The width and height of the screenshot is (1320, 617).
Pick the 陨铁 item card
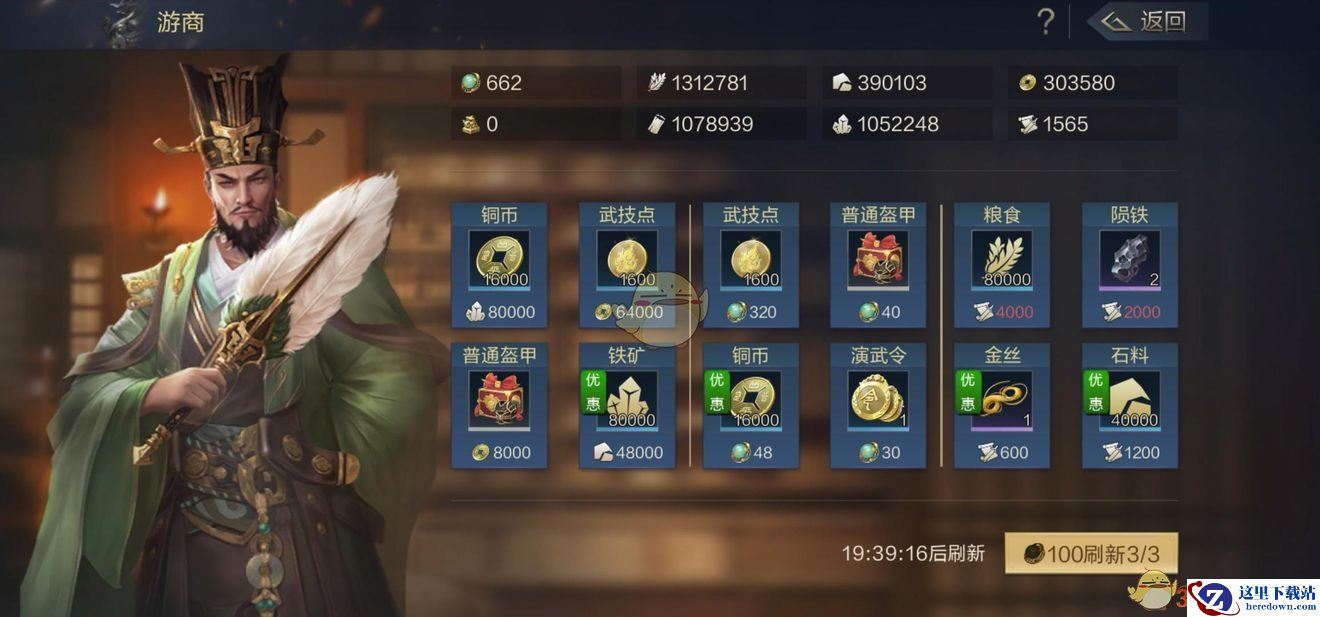point(1130,265)
